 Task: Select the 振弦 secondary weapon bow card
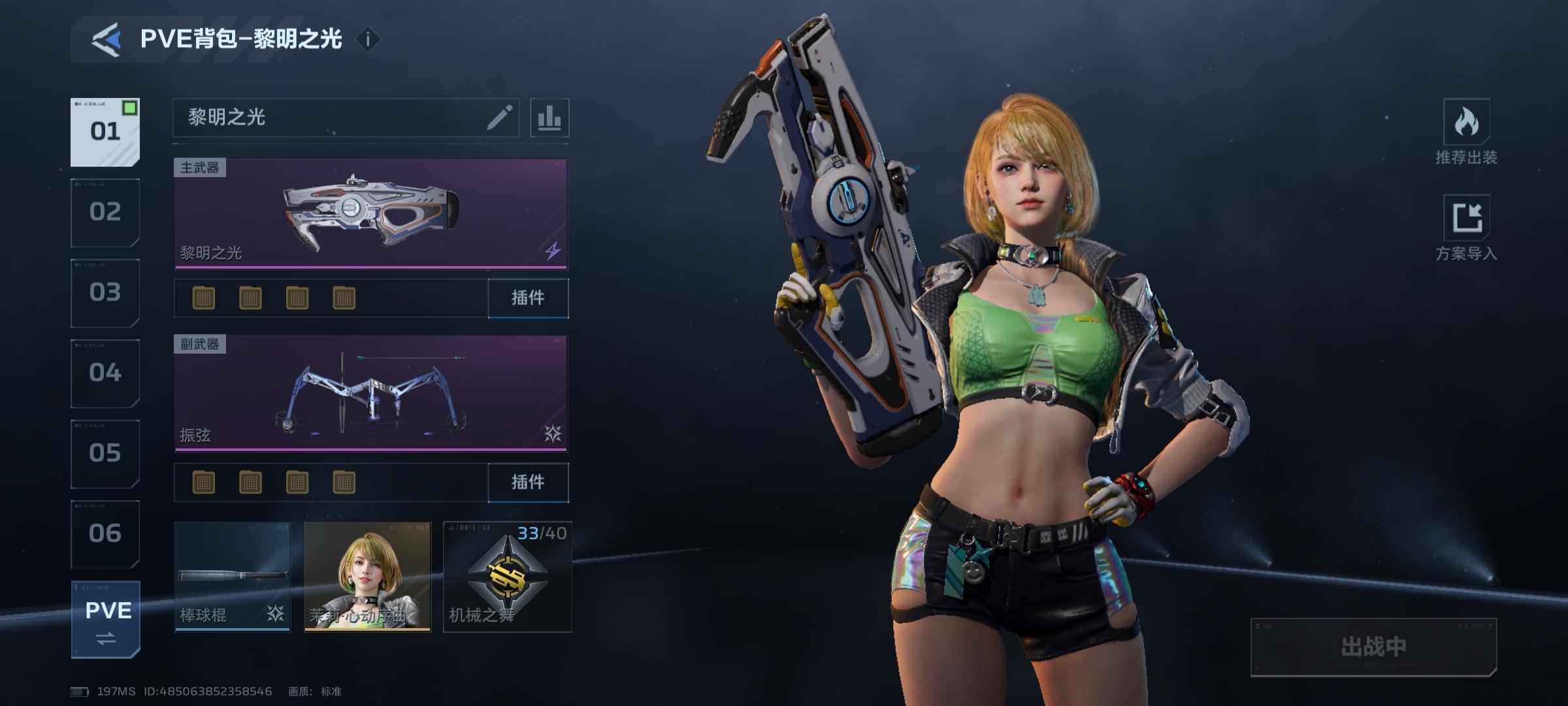[370, 393]
